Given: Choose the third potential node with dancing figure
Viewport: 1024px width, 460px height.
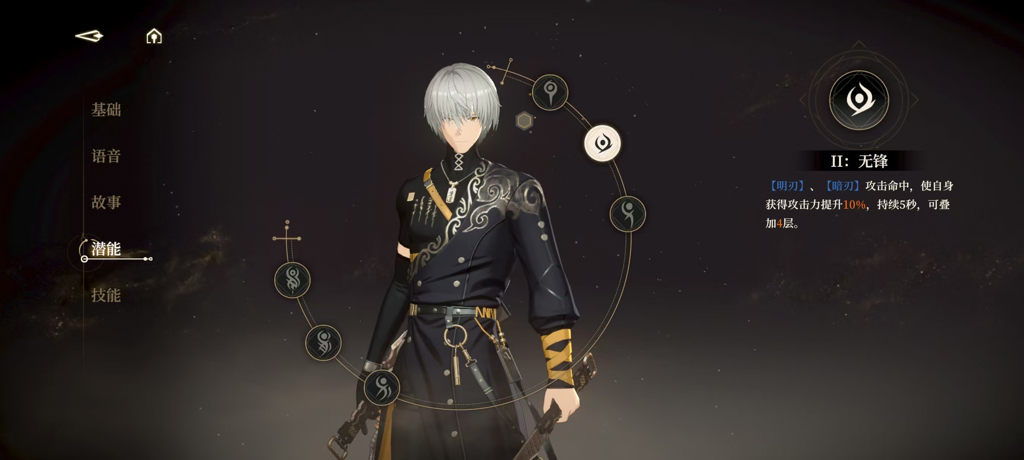Looking at the screenshot, I should [x=628, y=213].
